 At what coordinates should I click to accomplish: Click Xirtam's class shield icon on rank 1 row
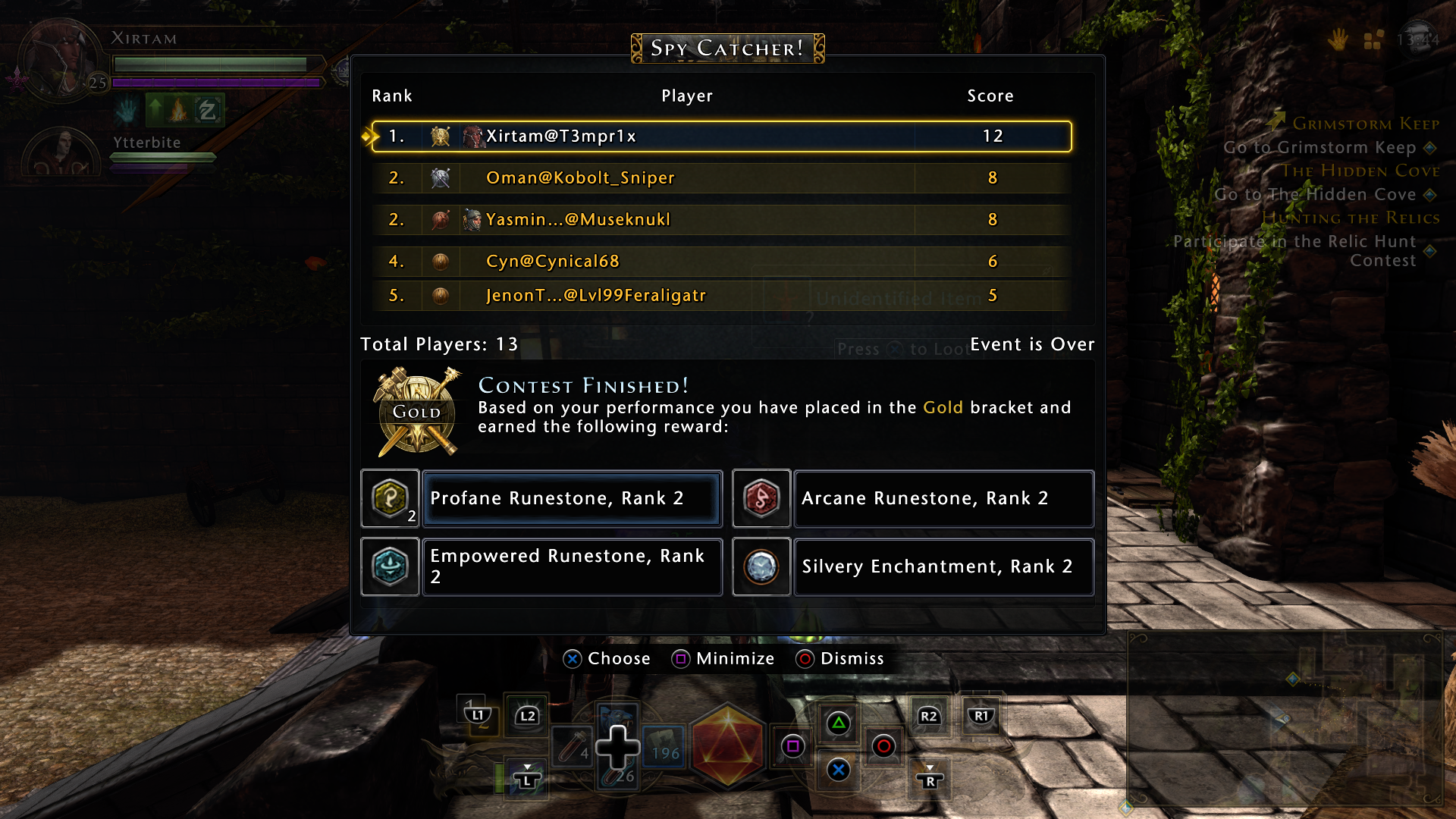(440, 137)
